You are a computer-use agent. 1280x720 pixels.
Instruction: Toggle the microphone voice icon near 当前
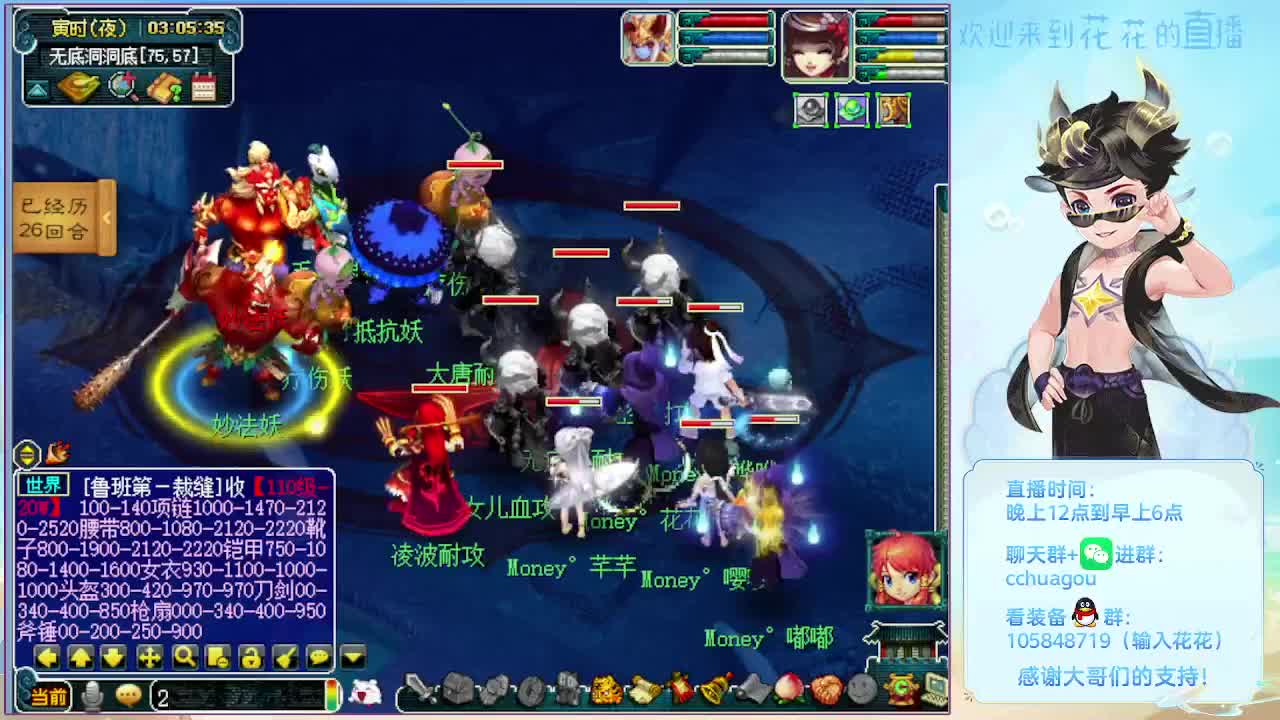(91, 695)
